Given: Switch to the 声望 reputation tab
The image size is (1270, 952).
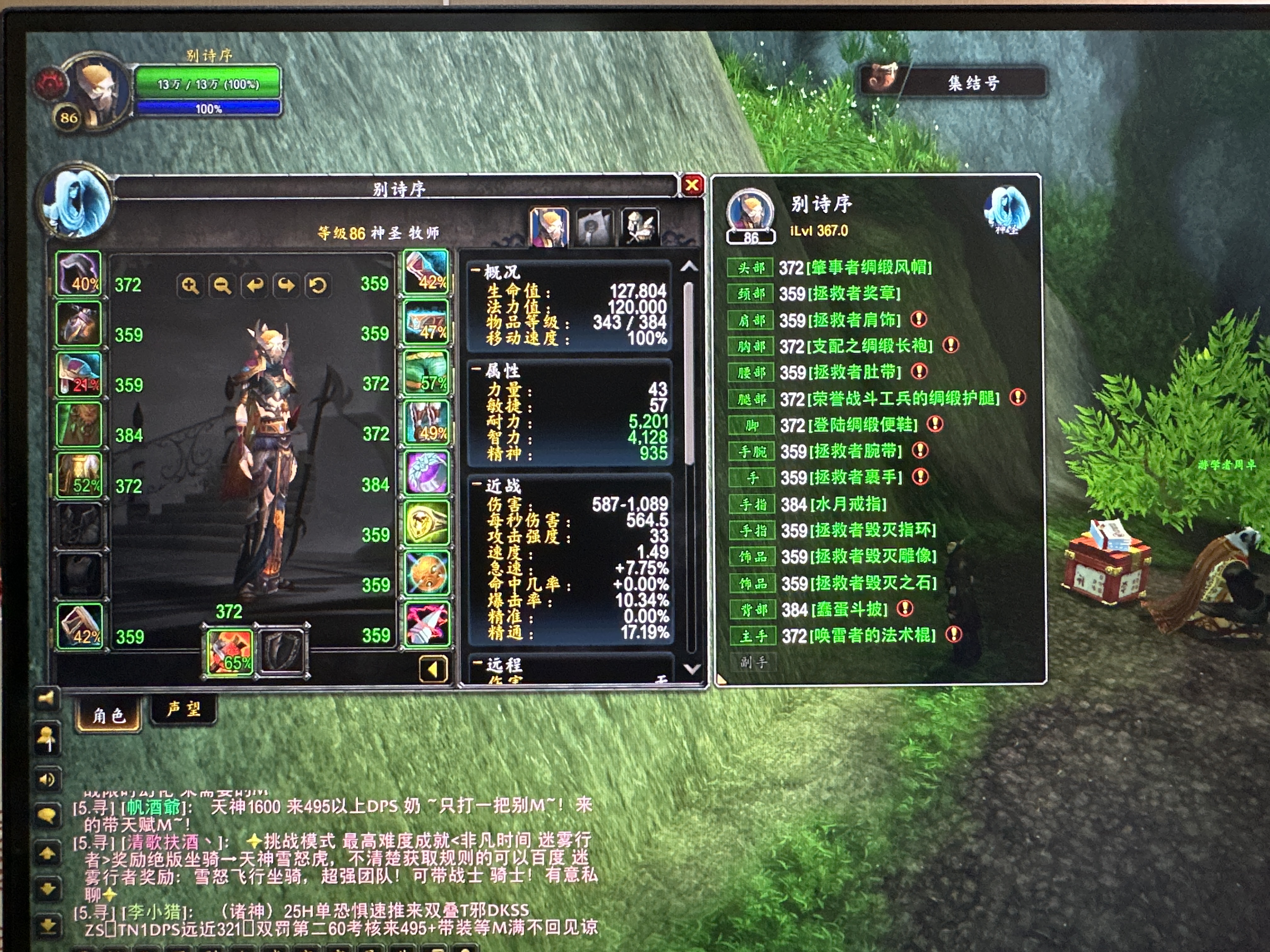Looking at the screenshot, I should tap(184, 710).
